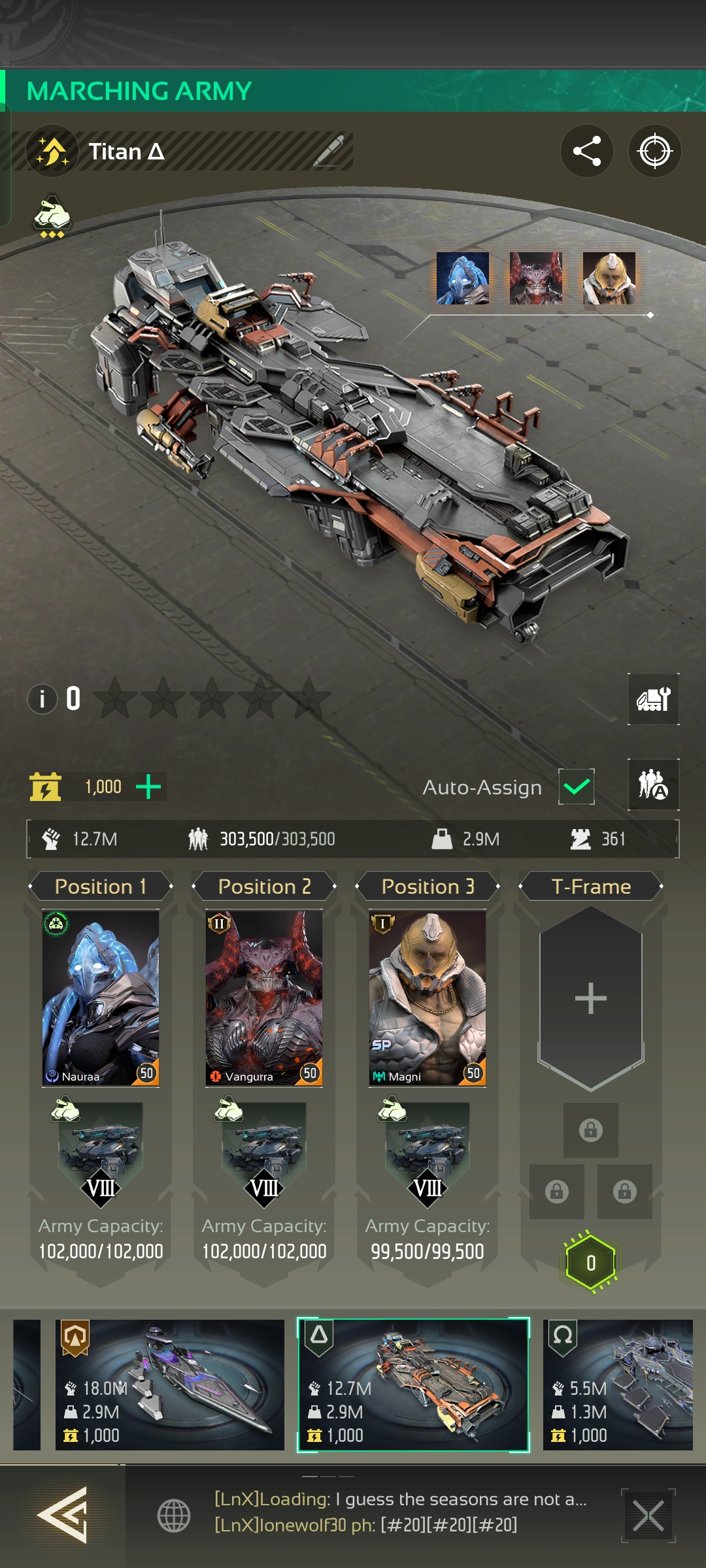Select hero Nauraa in Position 1
Image resolution: width=706 pixels, height=1568 pixels.
(x=101, y=998)
